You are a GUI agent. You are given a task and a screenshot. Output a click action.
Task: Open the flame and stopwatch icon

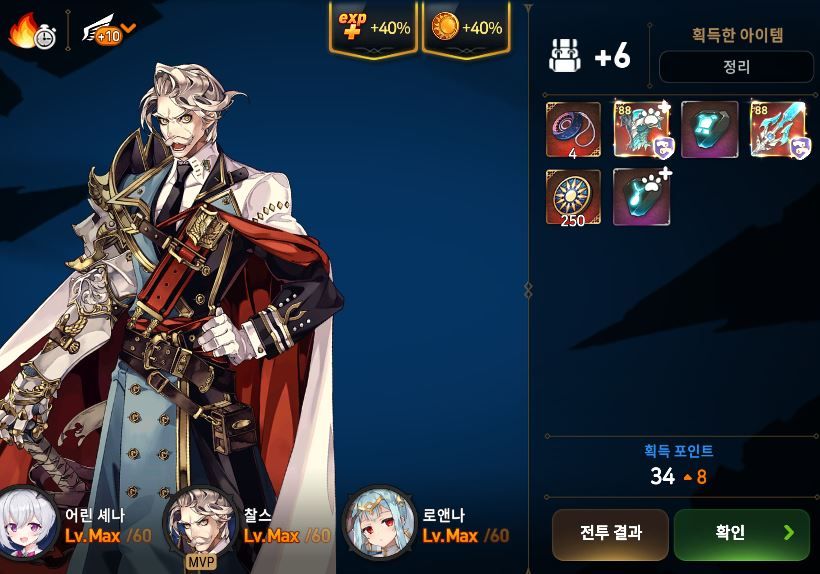[32, 32]
